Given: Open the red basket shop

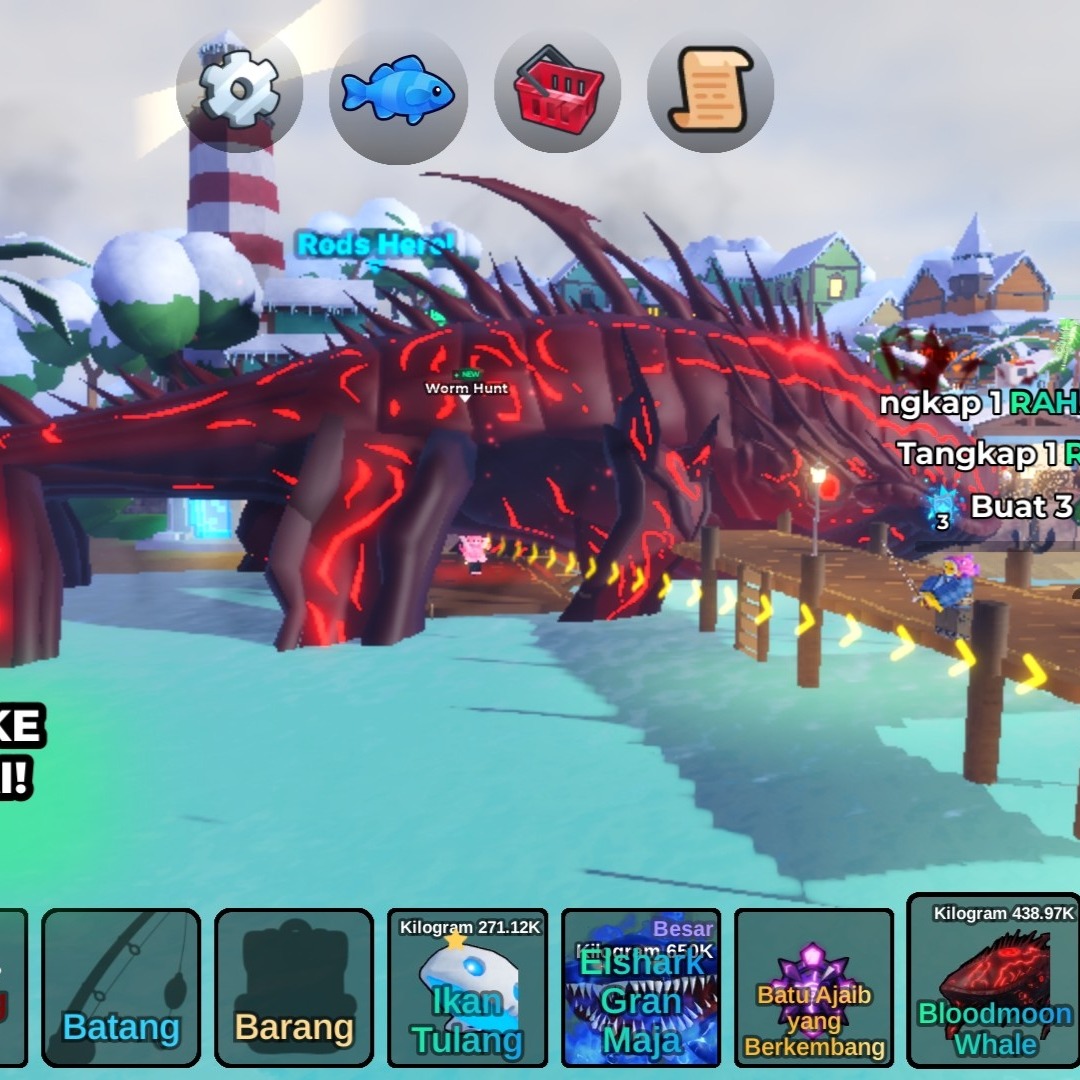Looking at the screenshot, I should [557, 90].
